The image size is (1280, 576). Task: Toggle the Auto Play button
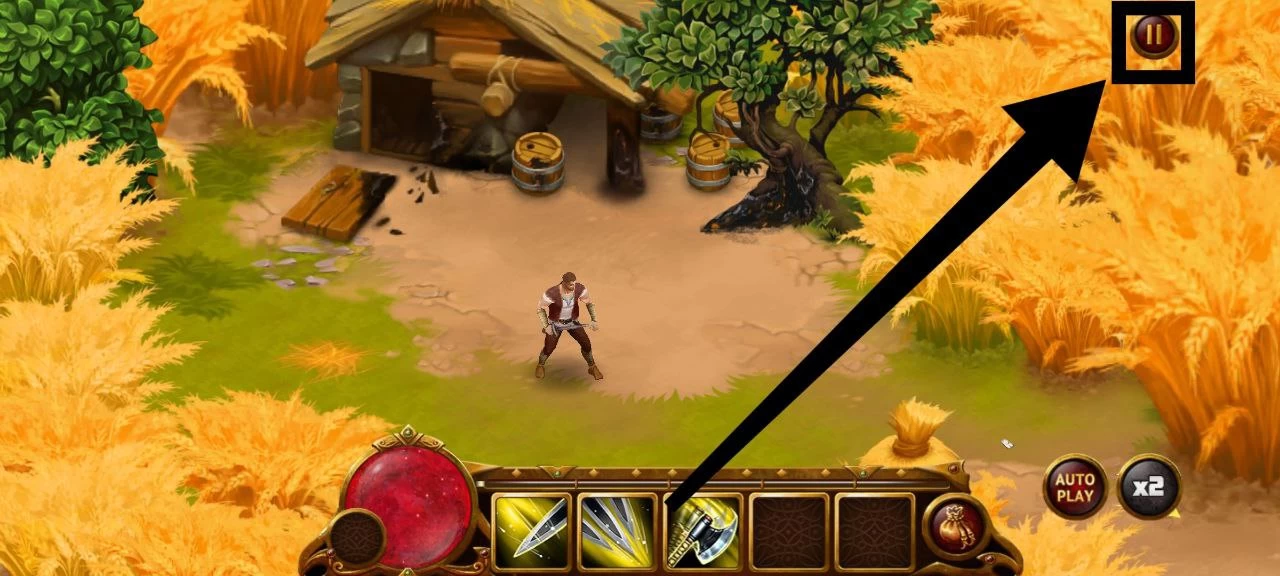point(1075,487)
